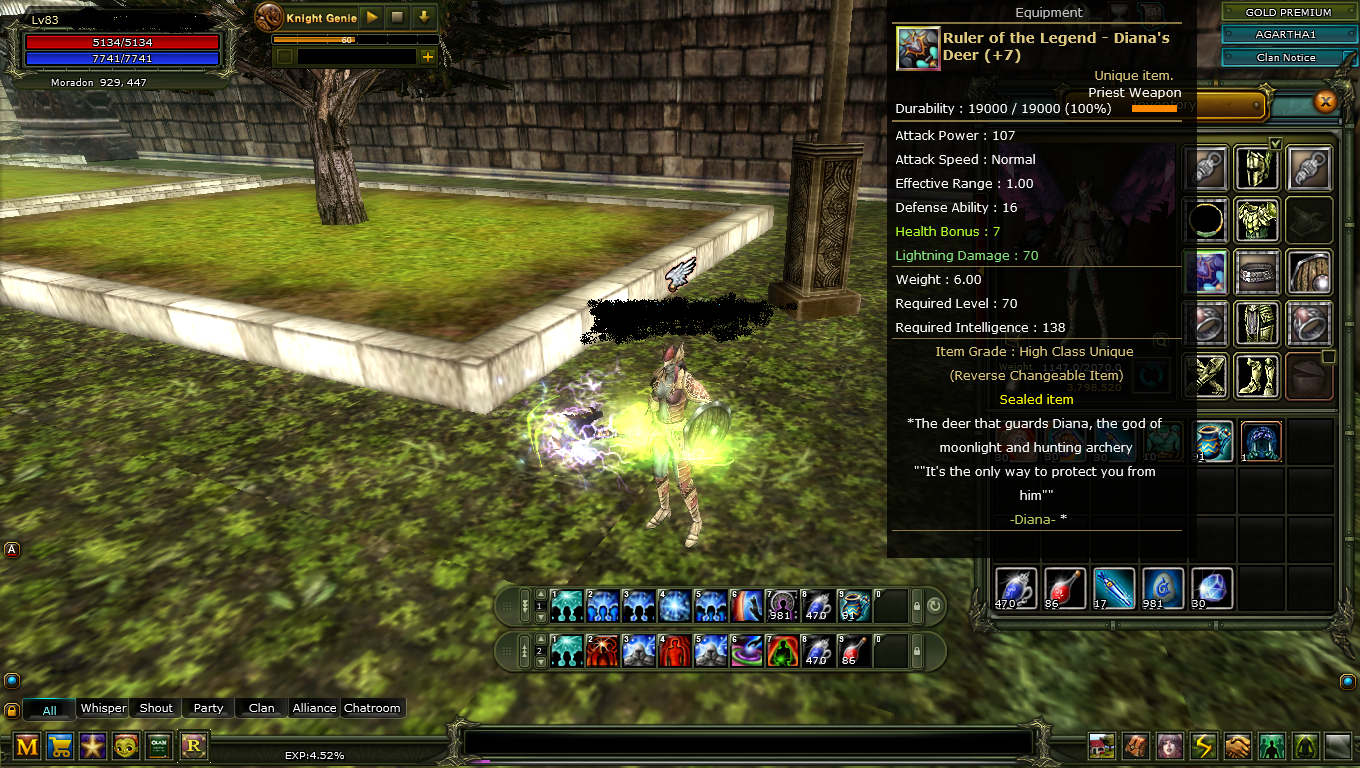1360x768 pixels.
Task: Open the clan board icon
Action: click(x=159, y=746)
